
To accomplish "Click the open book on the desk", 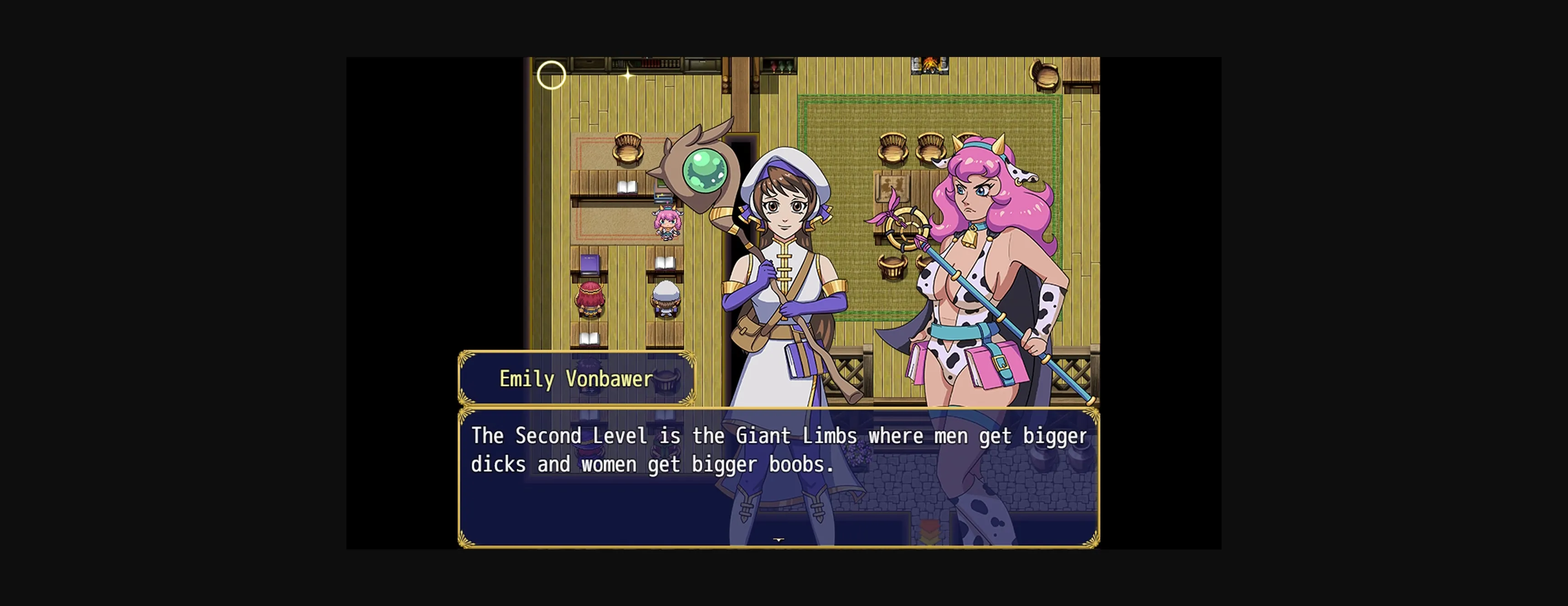I will (628, 186).
